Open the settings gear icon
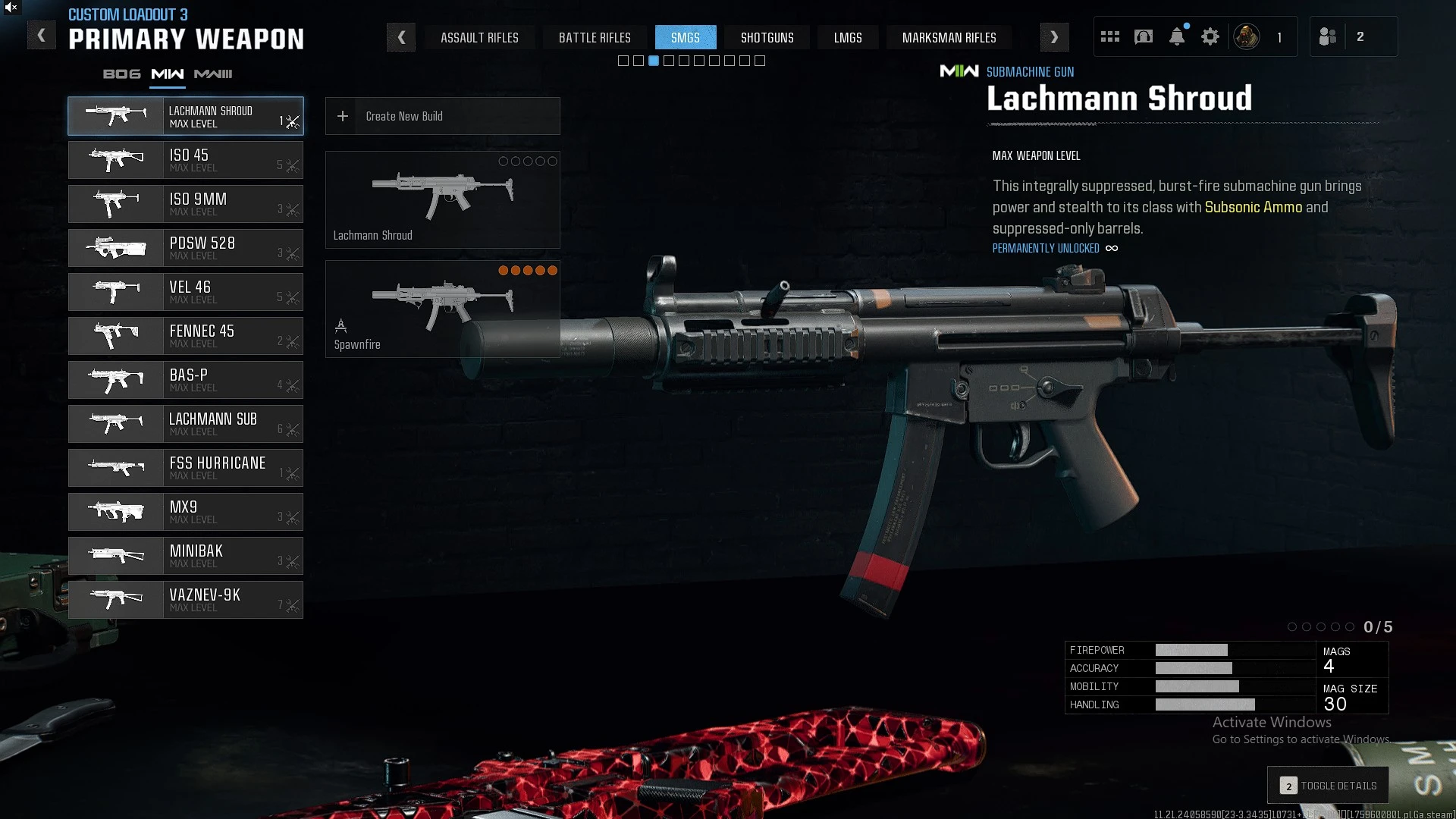 click(1210, 36)
